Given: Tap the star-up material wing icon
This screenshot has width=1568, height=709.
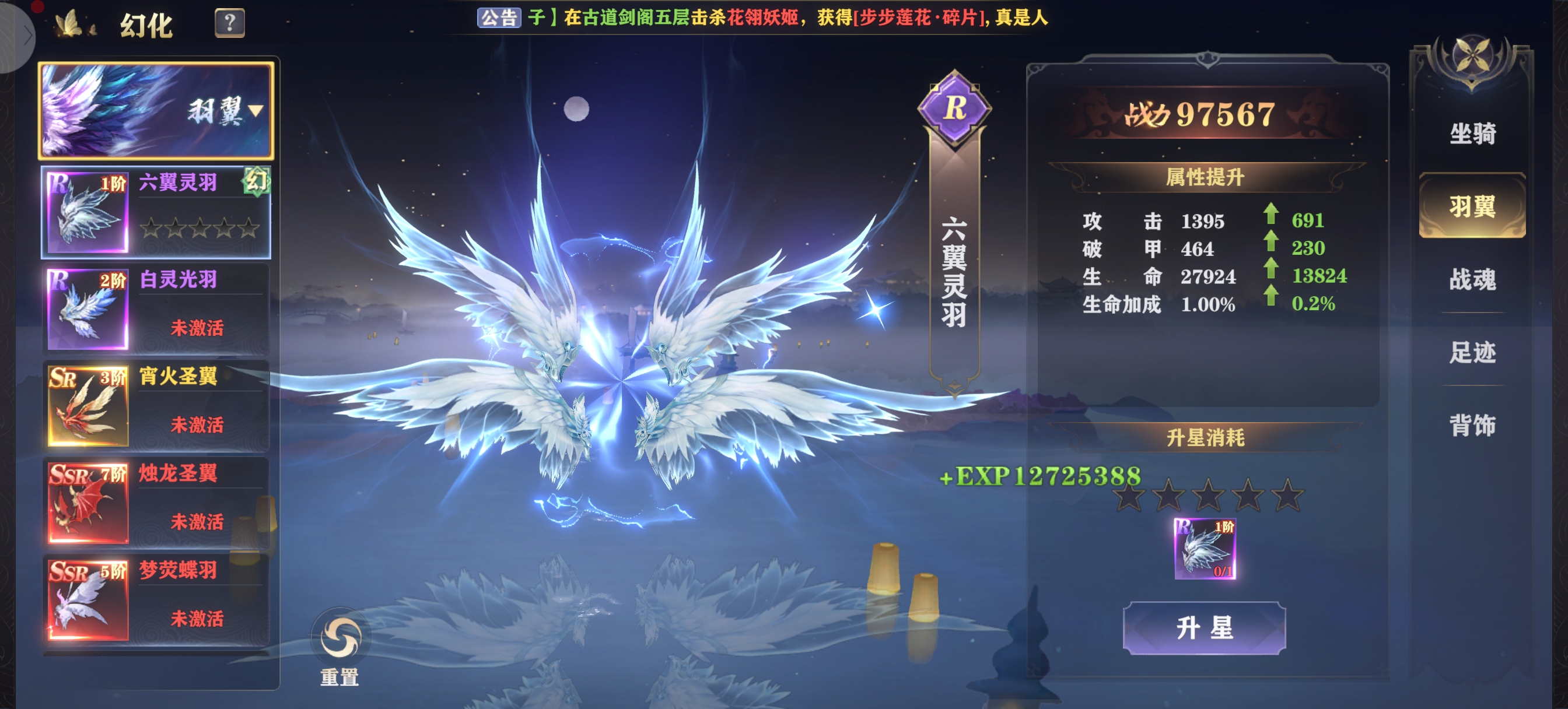Looking at the screenshot, I should [1205, 548].
